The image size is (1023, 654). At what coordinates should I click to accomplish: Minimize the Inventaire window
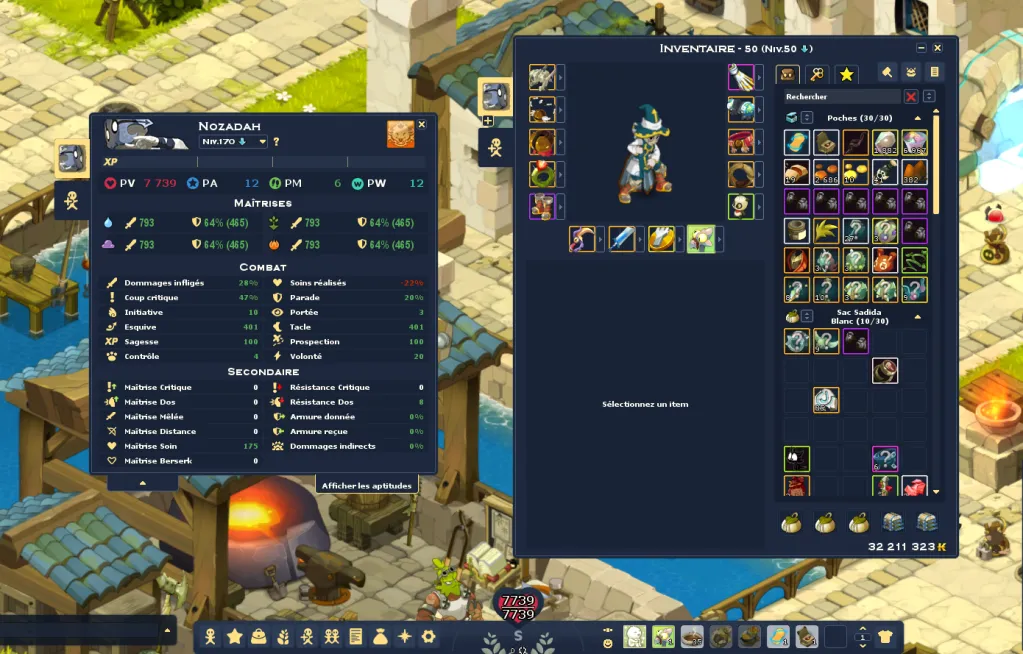pyautogui.click(x=921, y=48)
